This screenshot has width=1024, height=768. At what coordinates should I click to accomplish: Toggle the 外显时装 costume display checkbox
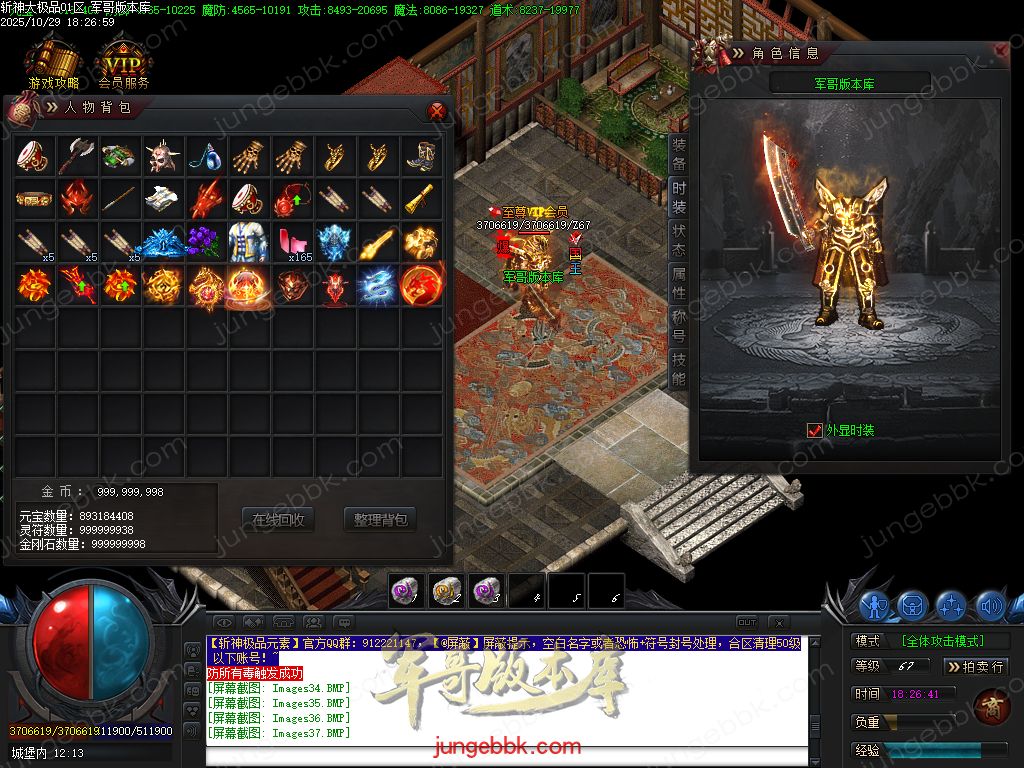point(814,430)
